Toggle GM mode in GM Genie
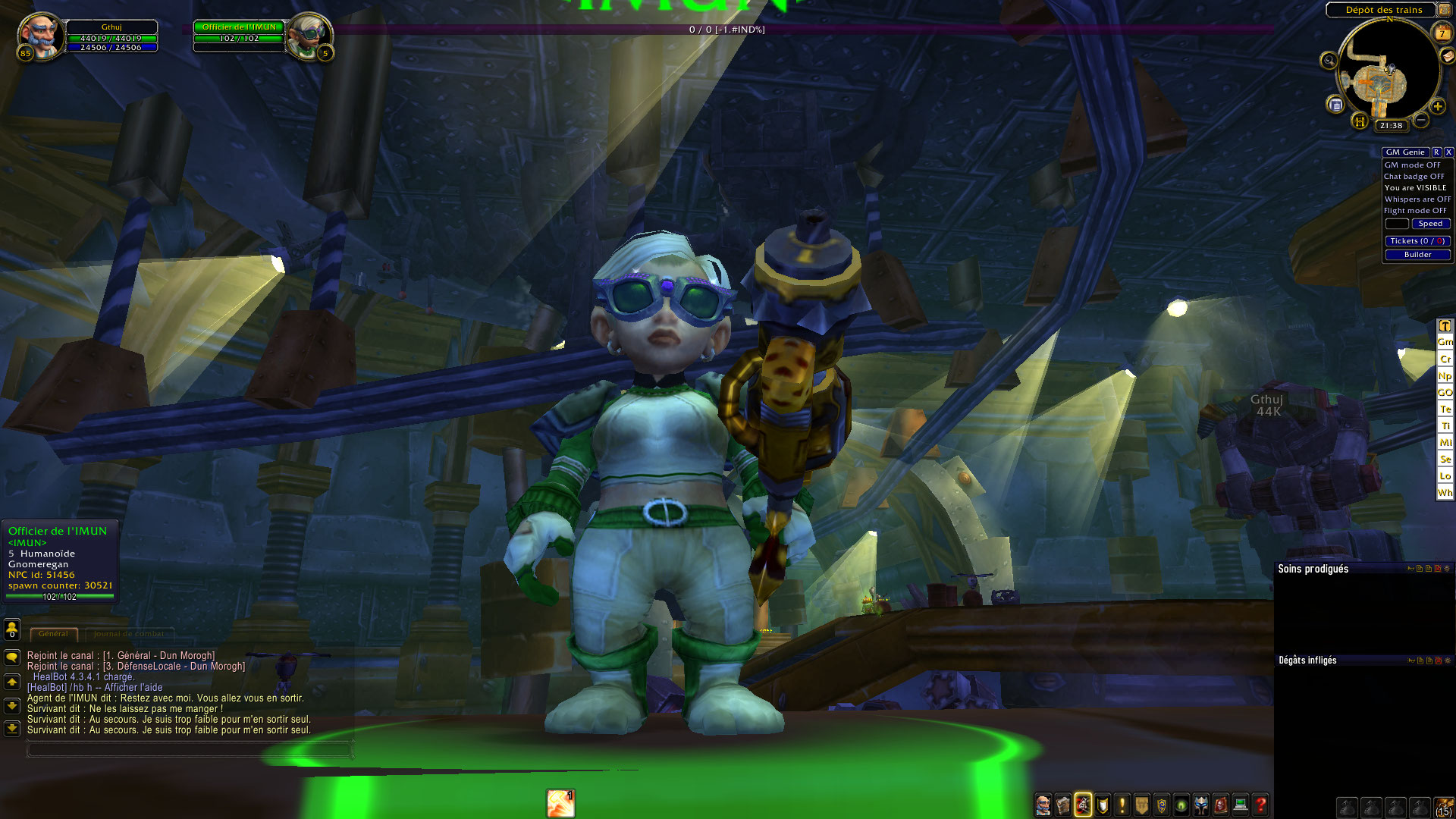 tap(1412, 165)
